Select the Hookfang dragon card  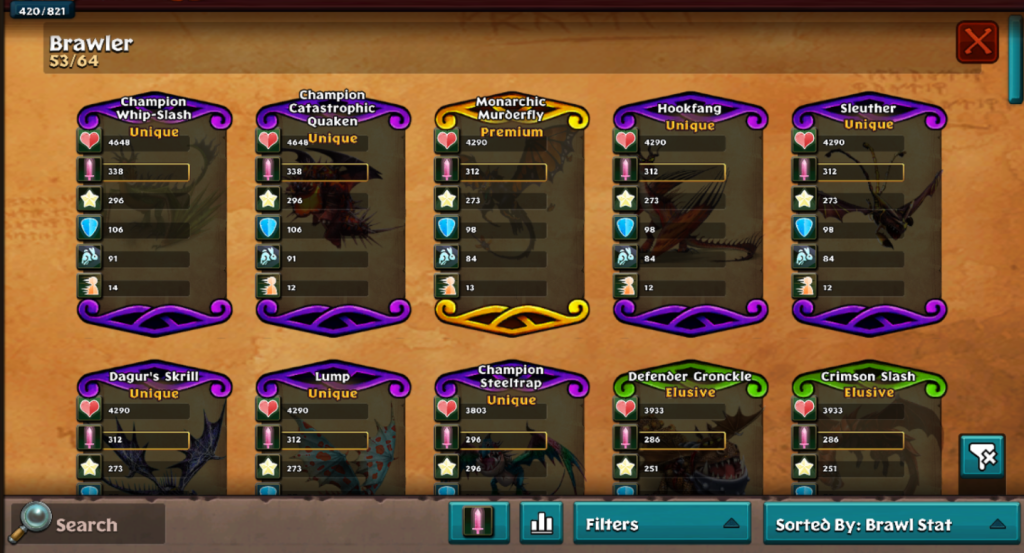(x=689, y=213)
